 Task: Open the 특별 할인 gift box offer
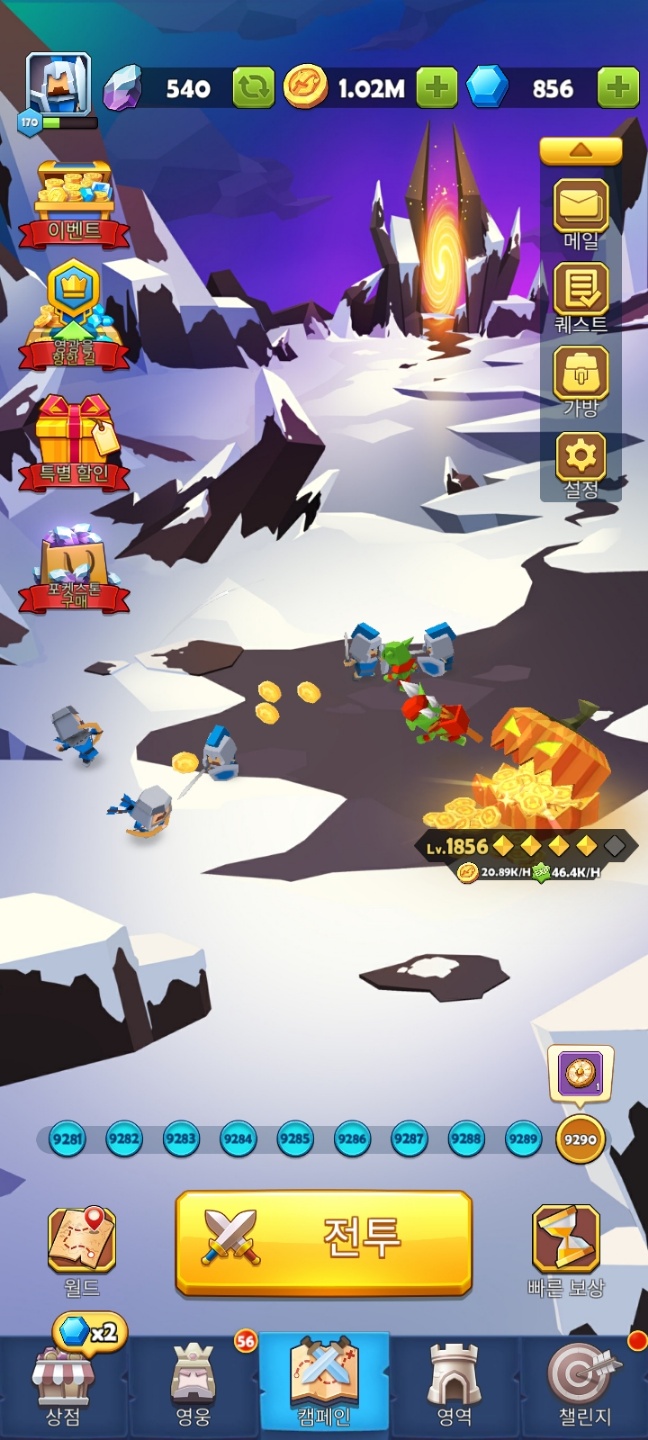(74, 438)
